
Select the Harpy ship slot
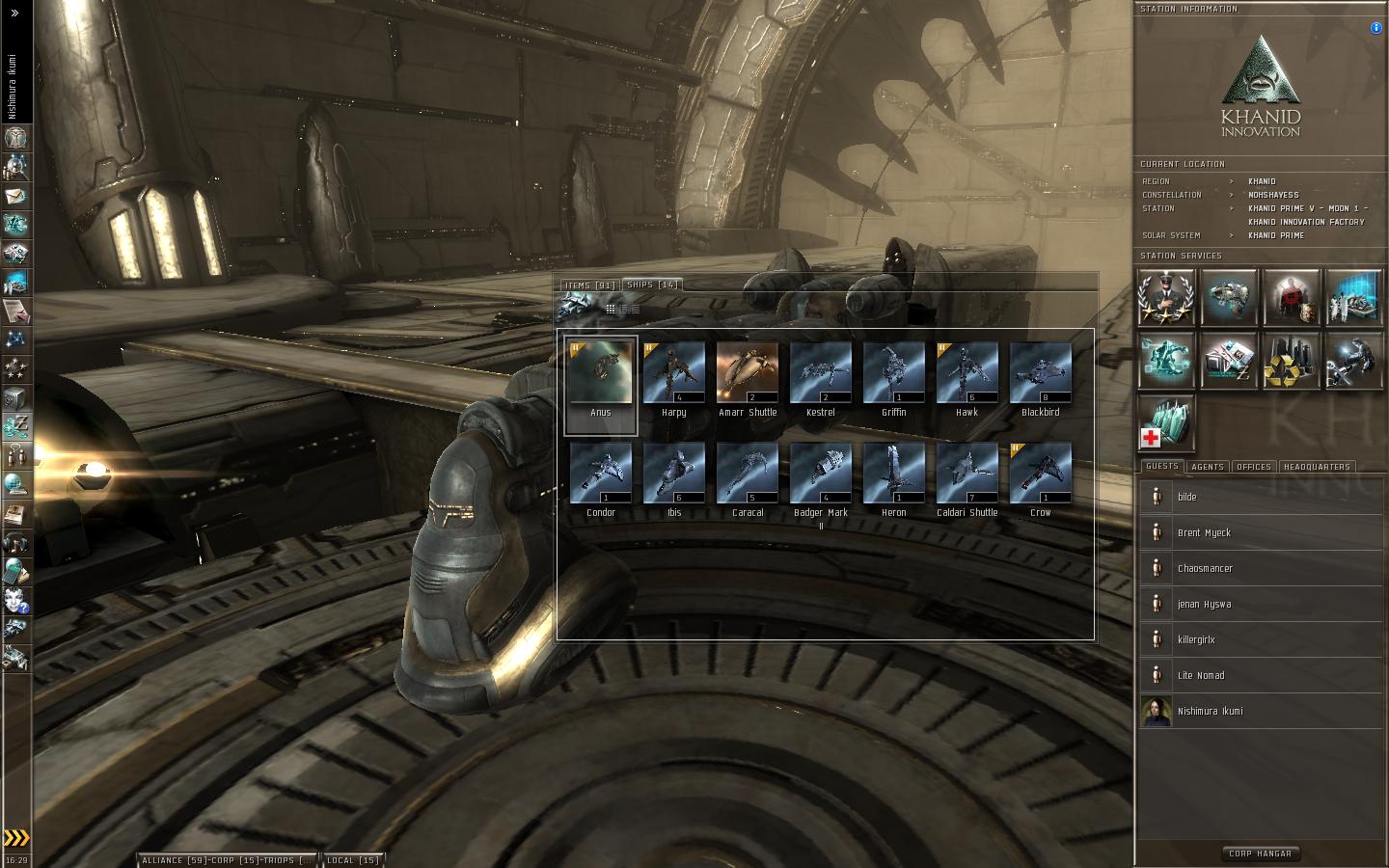pos(674,374)
